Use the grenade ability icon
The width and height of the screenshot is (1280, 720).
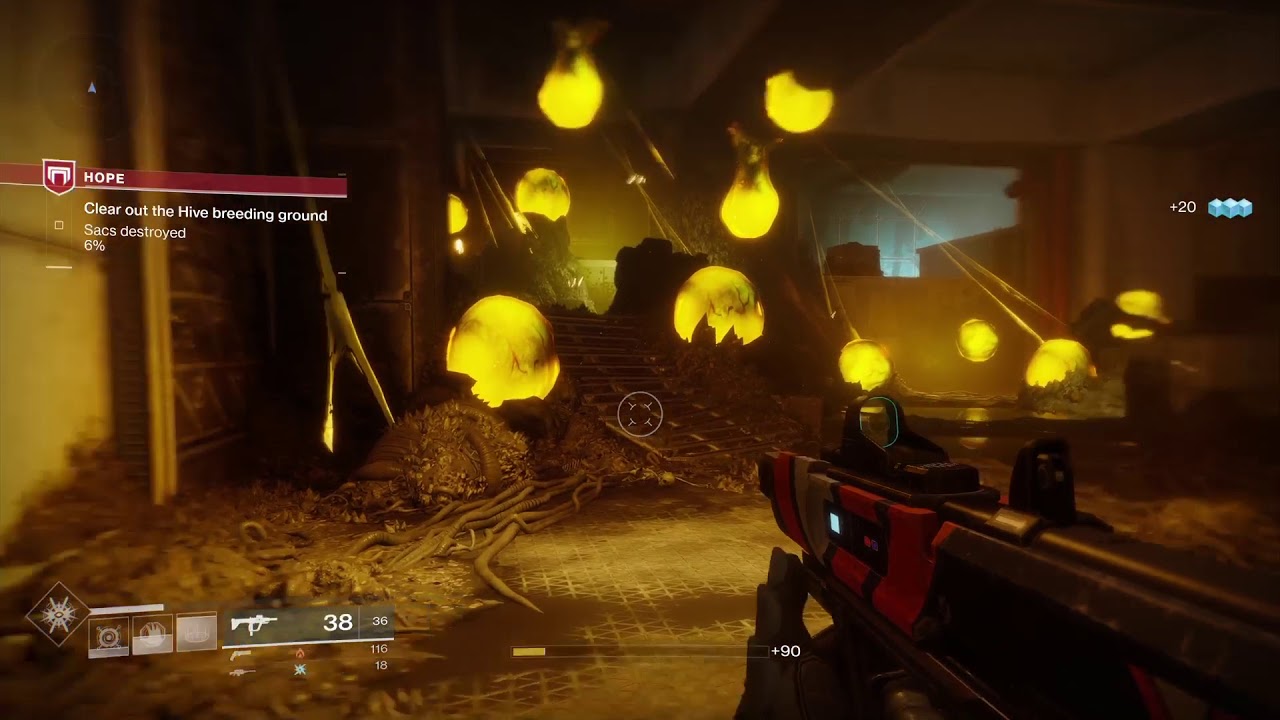[109, 634]
